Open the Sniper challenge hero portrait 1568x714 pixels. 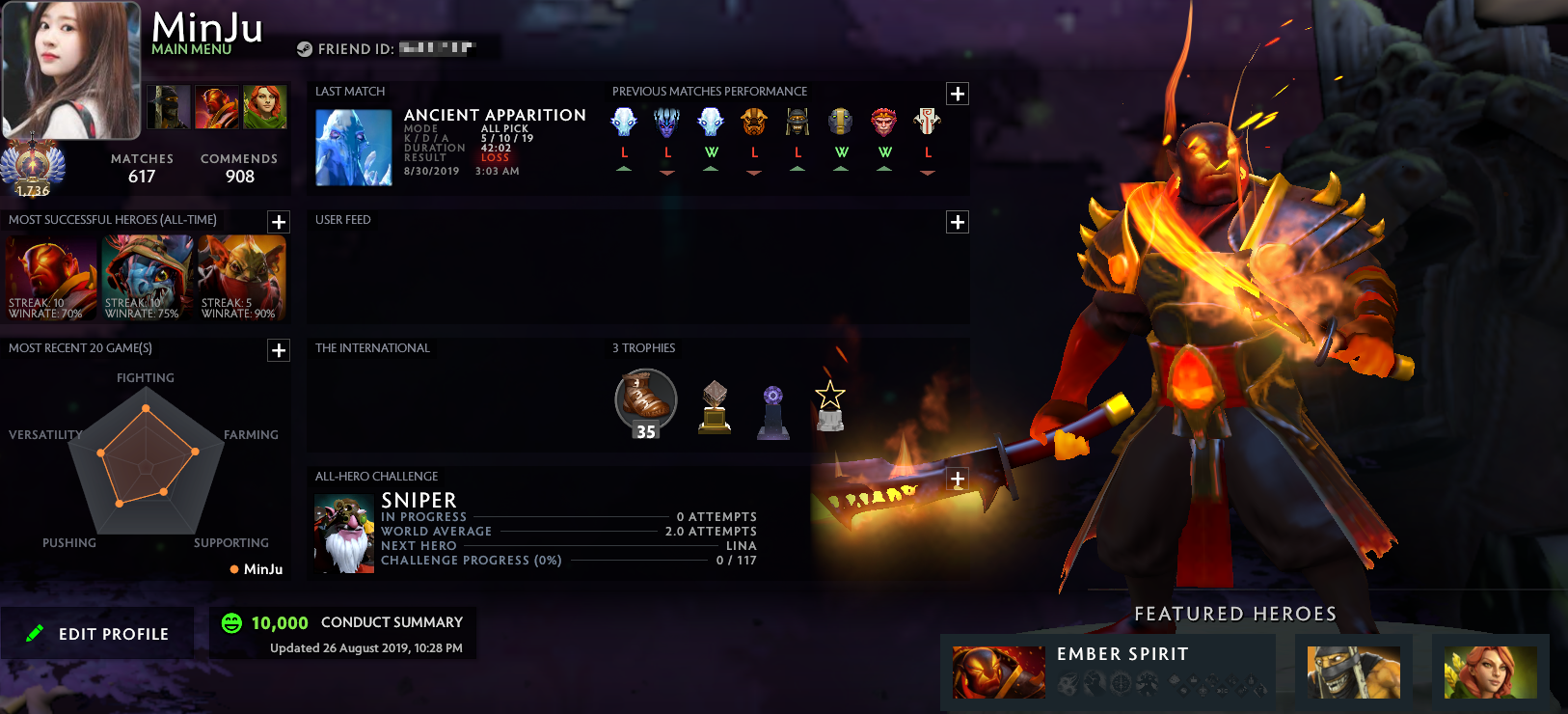(343, 535)
